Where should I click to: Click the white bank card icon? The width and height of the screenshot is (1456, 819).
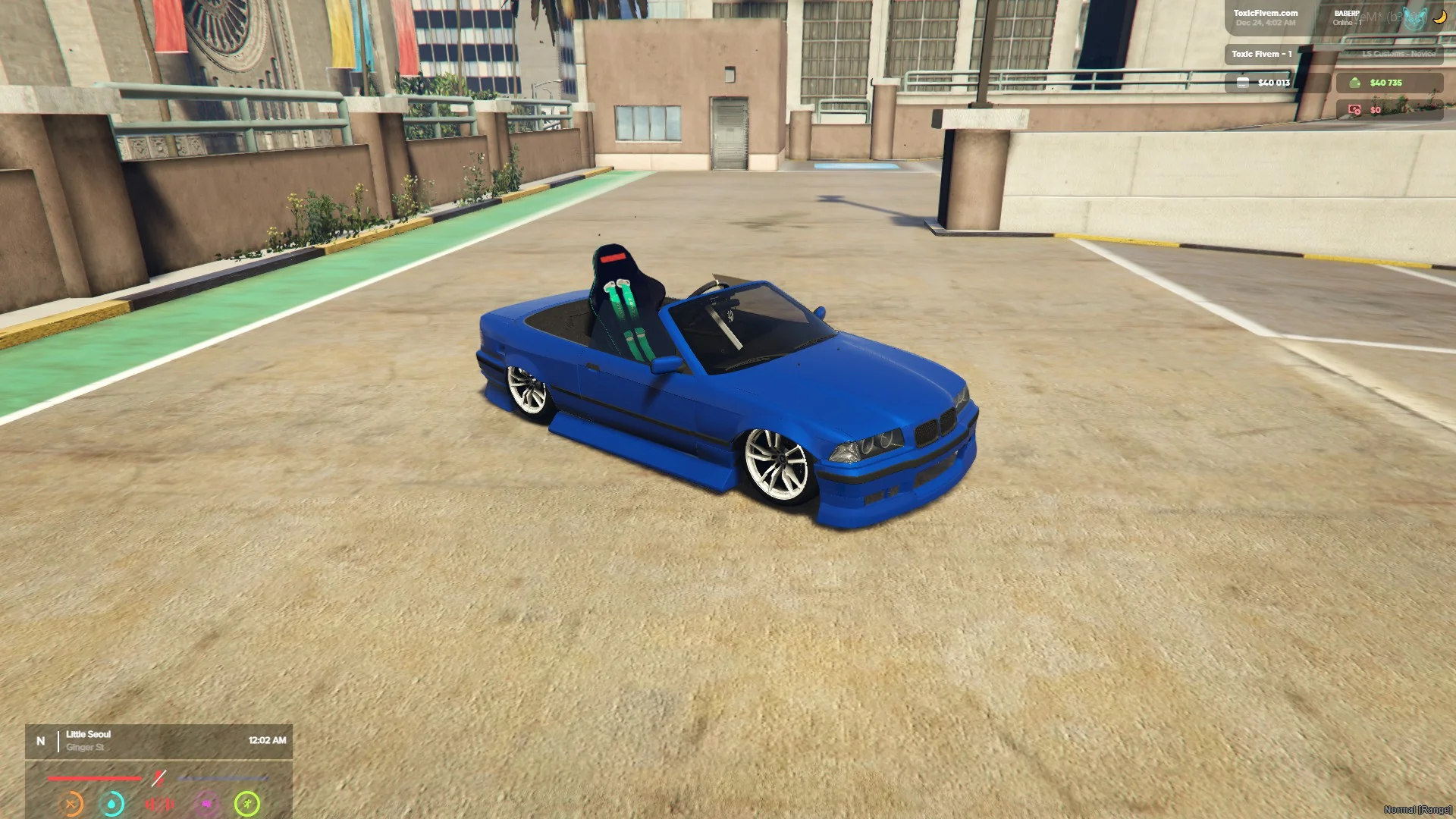tap(1242, 83)
